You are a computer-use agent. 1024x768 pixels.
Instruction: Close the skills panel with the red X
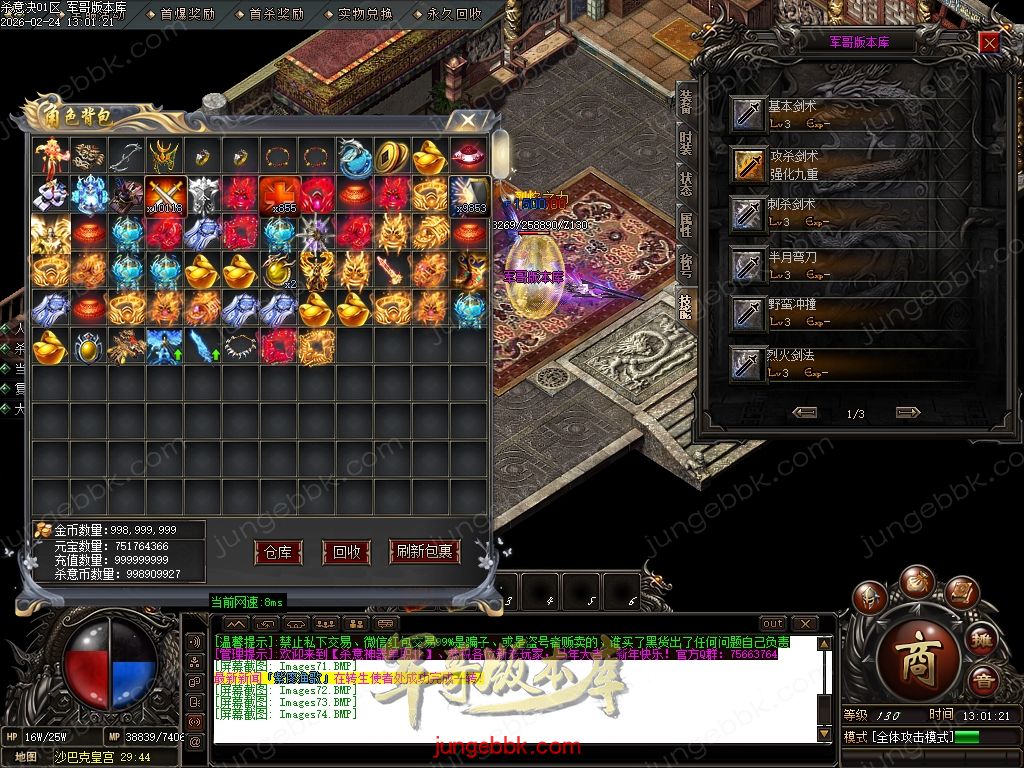[988, 42]
